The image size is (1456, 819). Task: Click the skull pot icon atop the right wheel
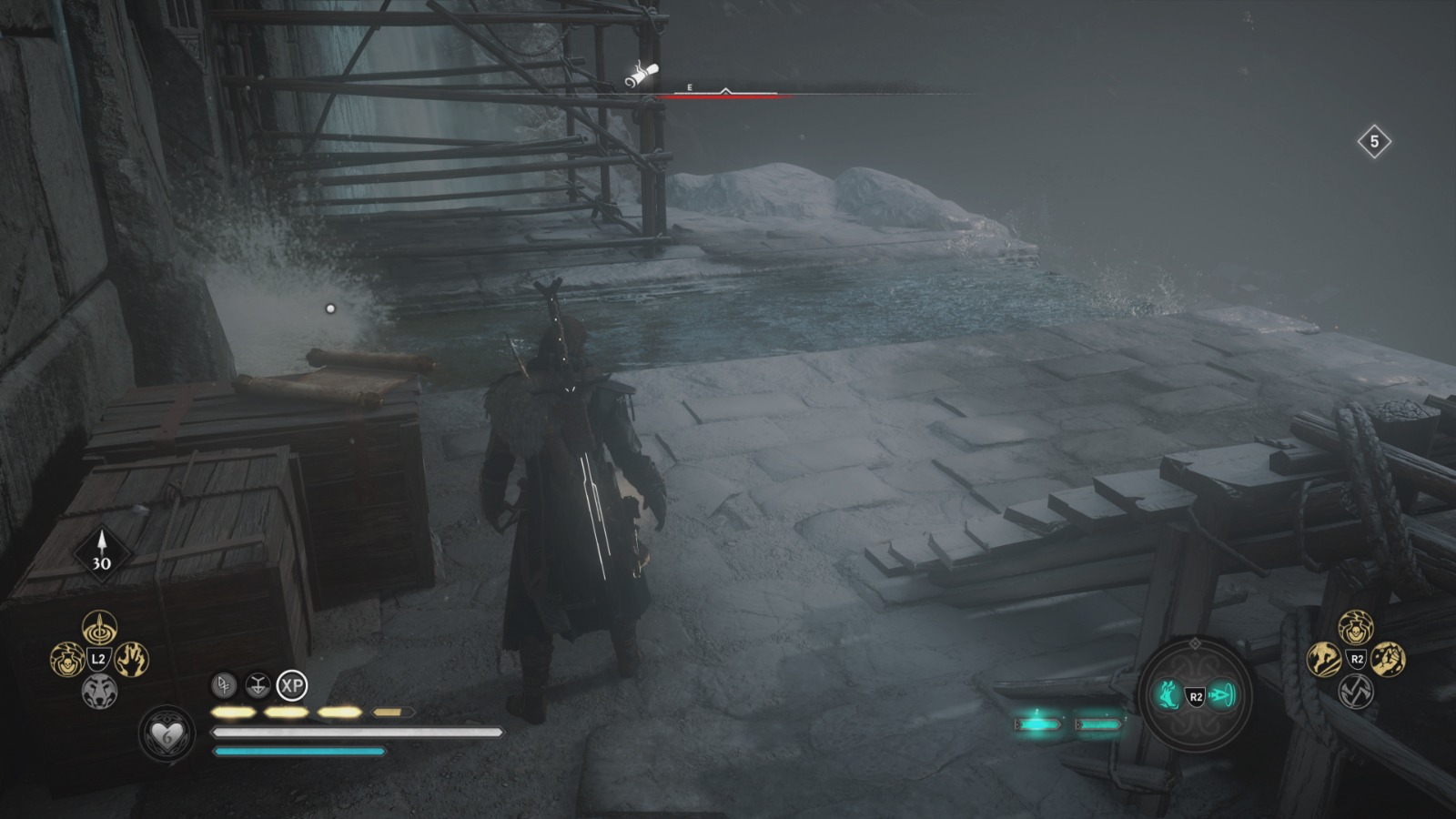pyautogui.click(x=1355, y=626)
